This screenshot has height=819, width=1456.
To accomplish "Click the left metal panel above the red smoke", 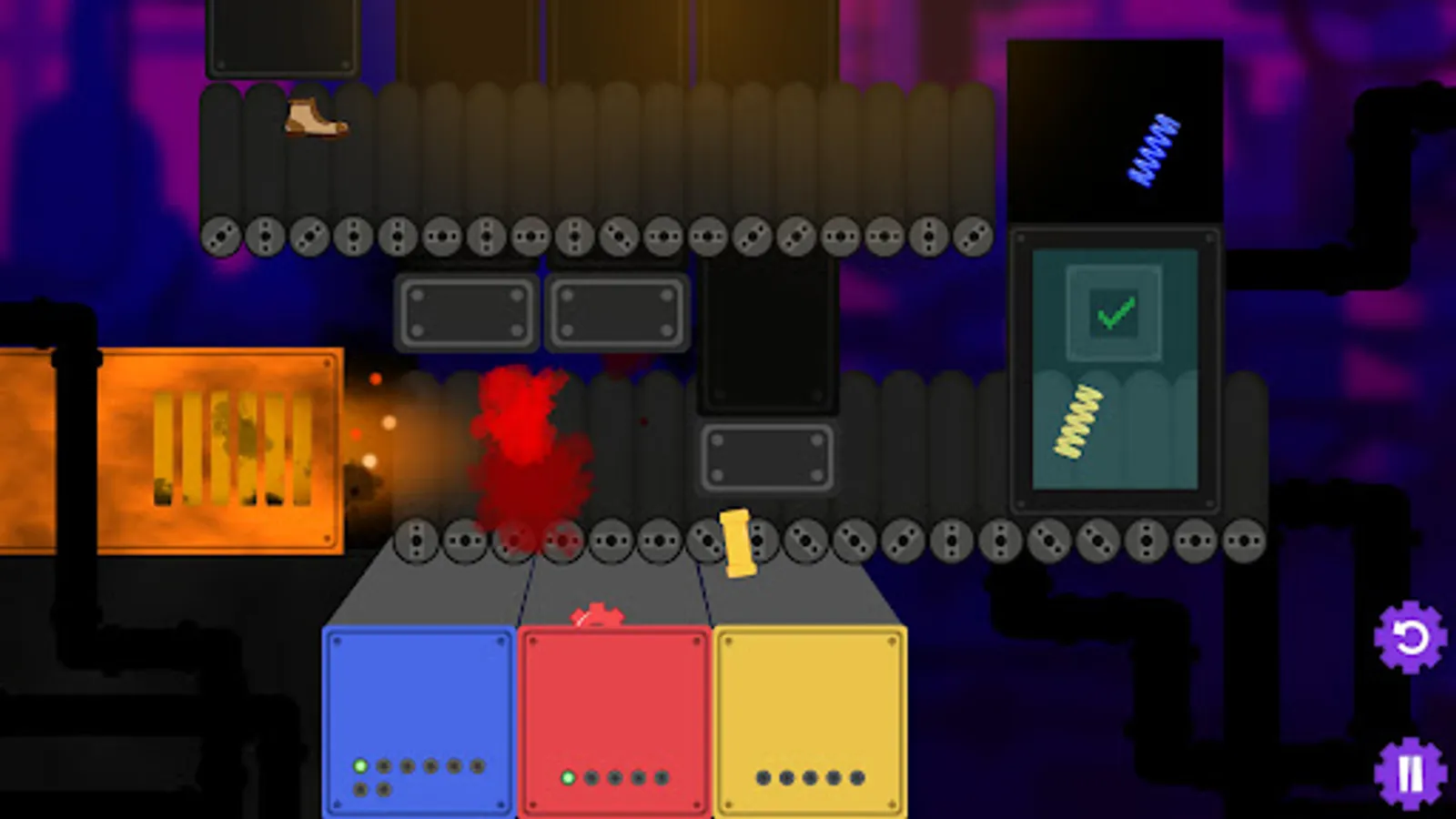I will pyautogui.click(x=467, y=313).
